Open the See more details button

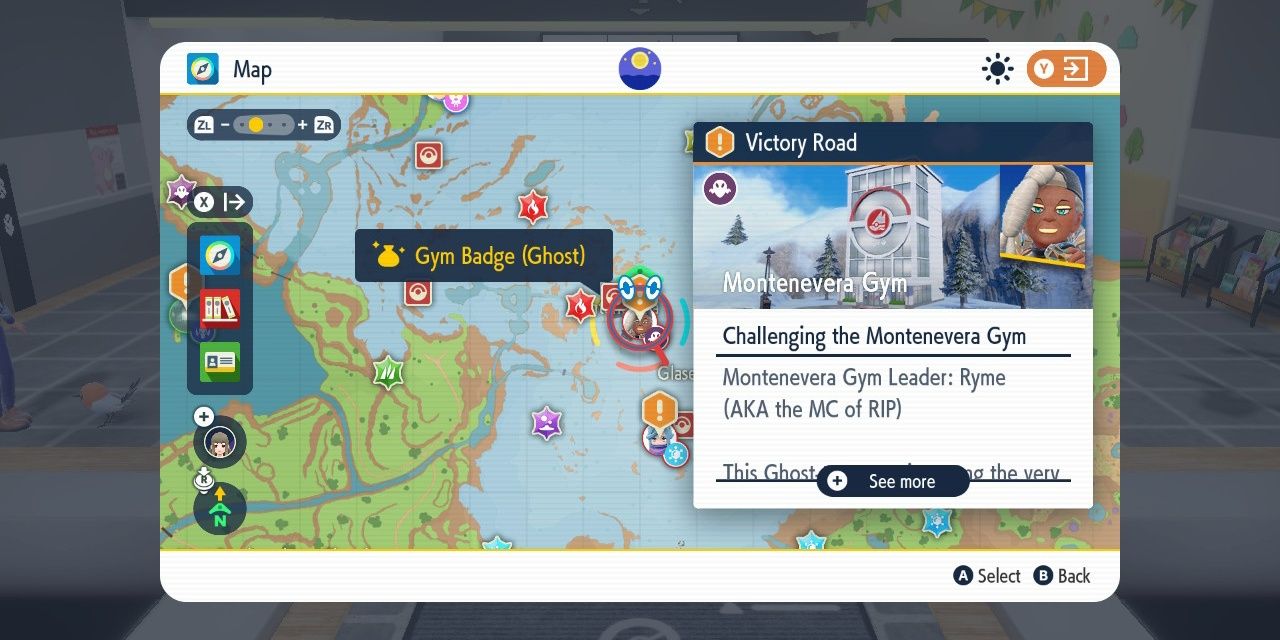tap(893, 481)
